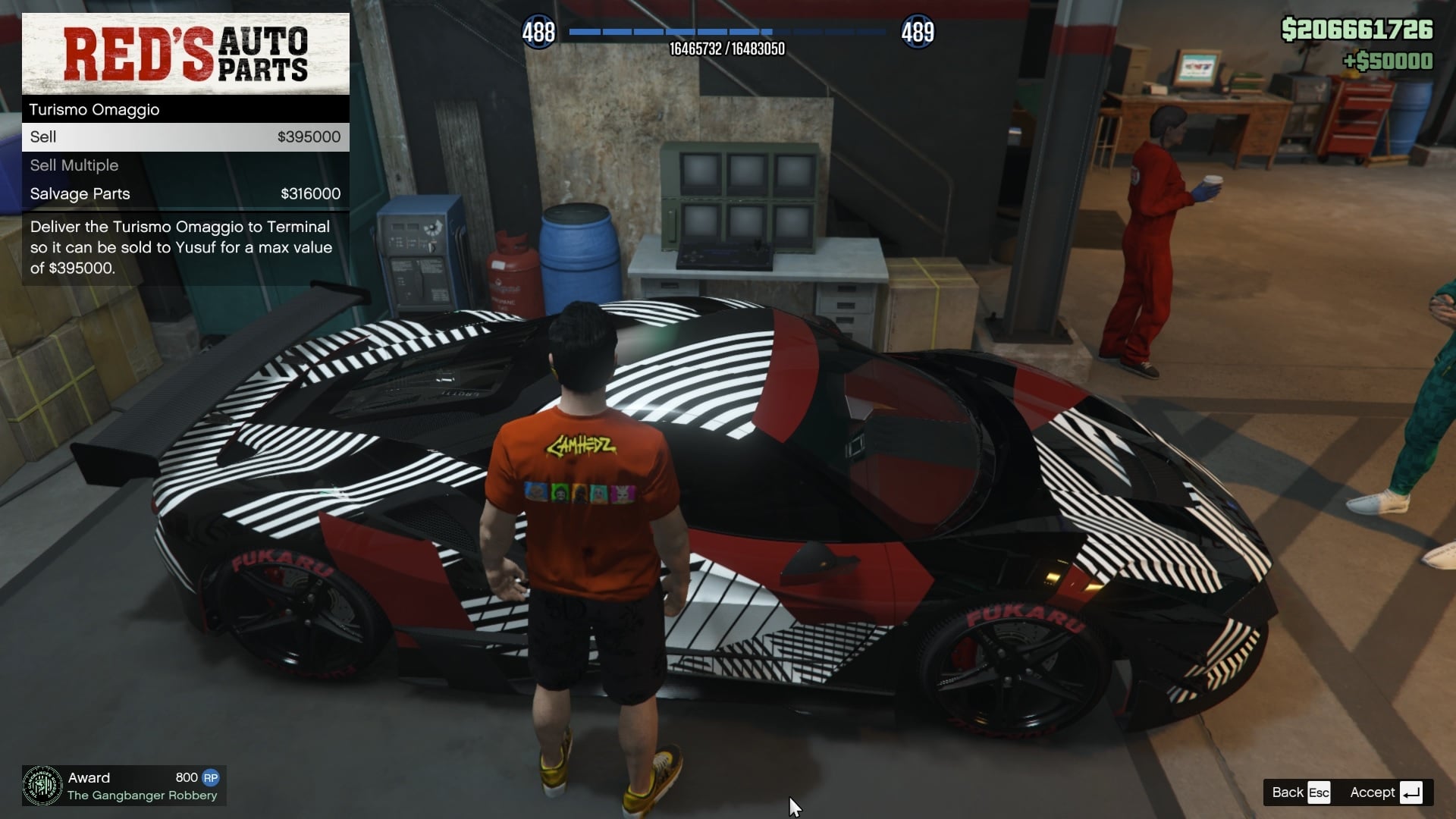Screen dimensions: 1456x819
Task: Click the blue RP icon next to 800
Action: (212, 777)
